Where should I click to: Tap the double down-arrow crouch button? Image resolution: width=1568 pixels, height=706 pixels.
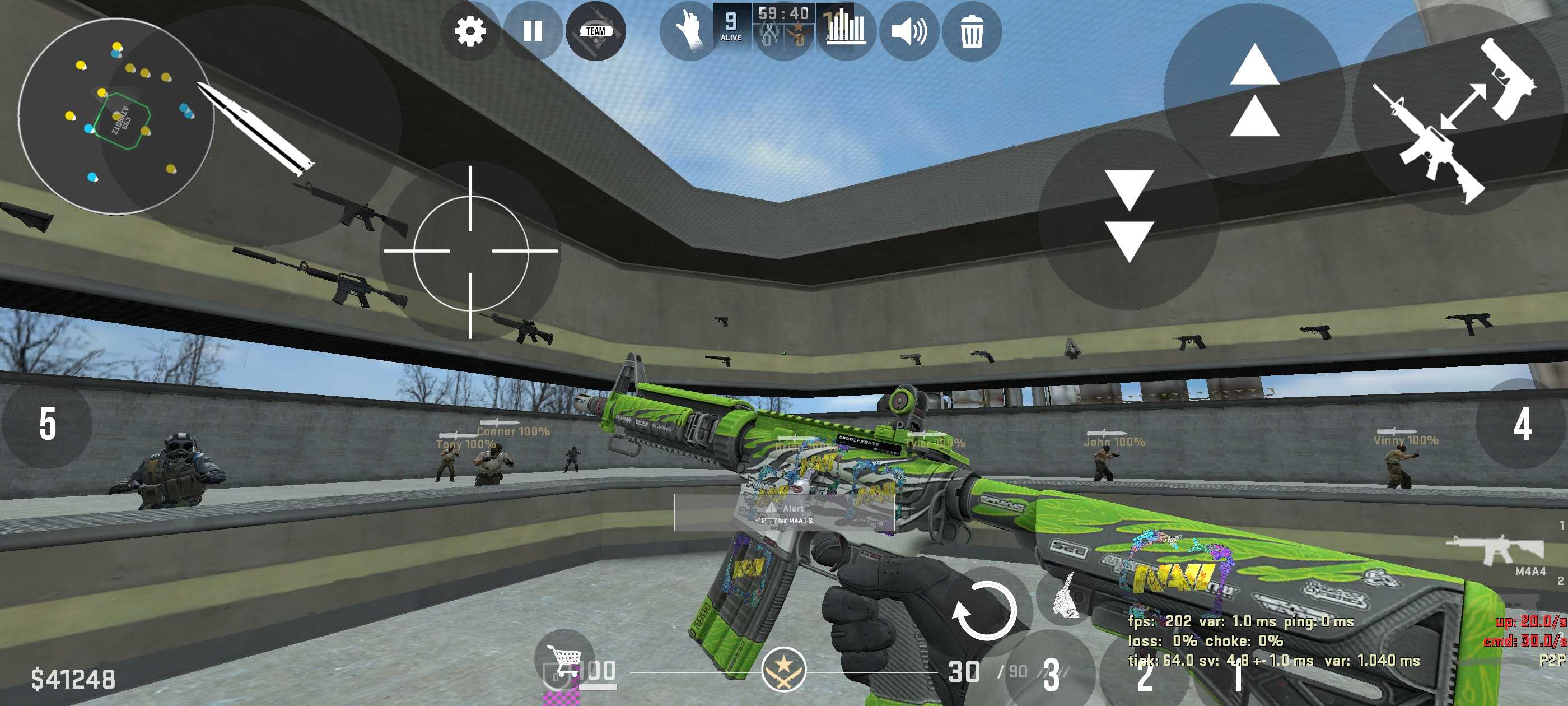1129,217
